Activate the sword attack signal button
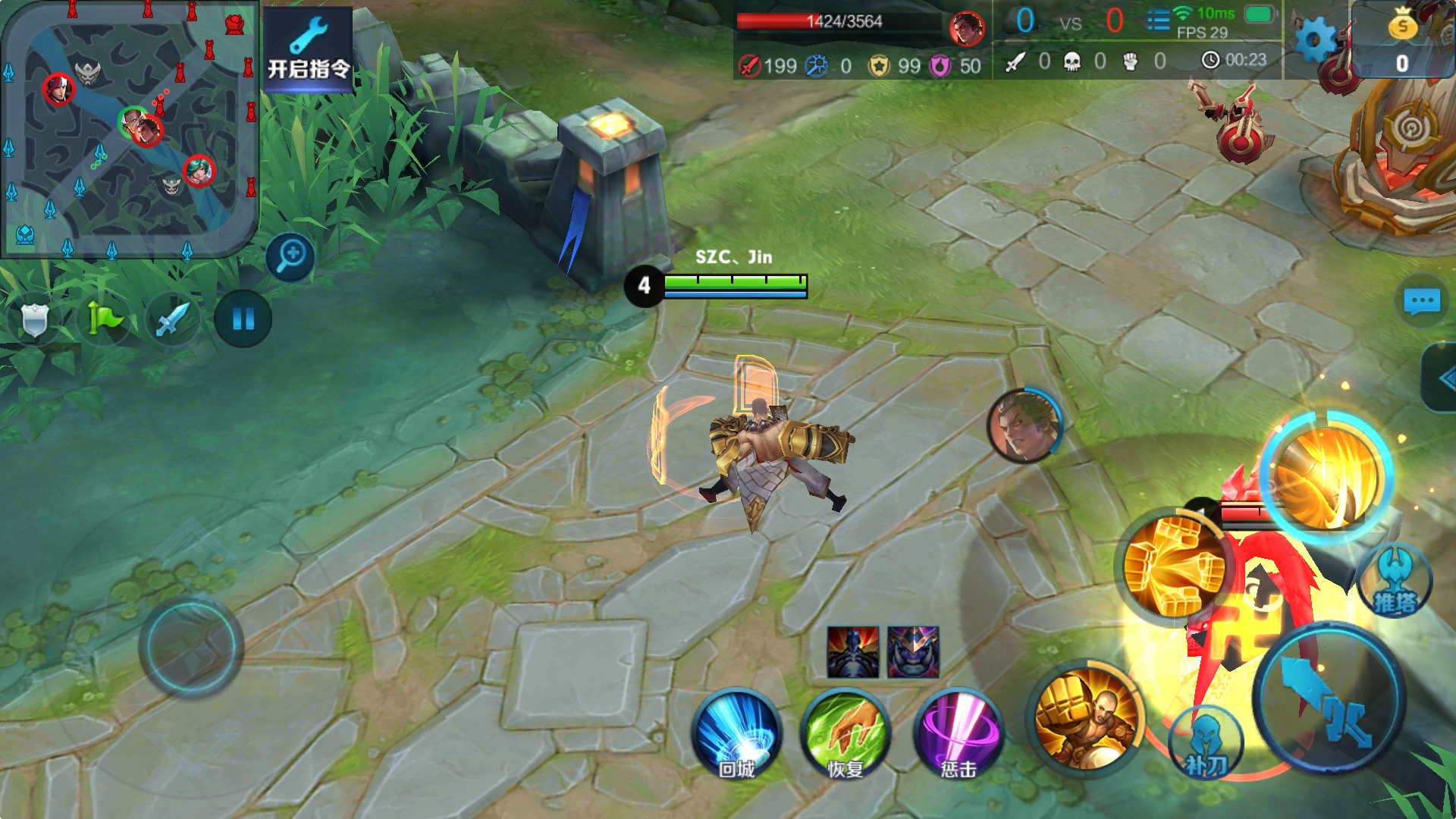1456x819 pixels. (172, 319)
